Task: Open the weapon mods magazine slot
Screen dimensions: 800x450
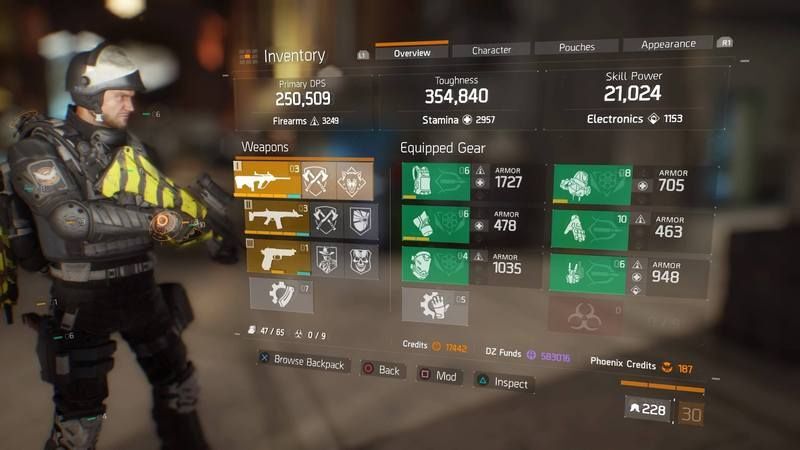Action: pos(282,295)
